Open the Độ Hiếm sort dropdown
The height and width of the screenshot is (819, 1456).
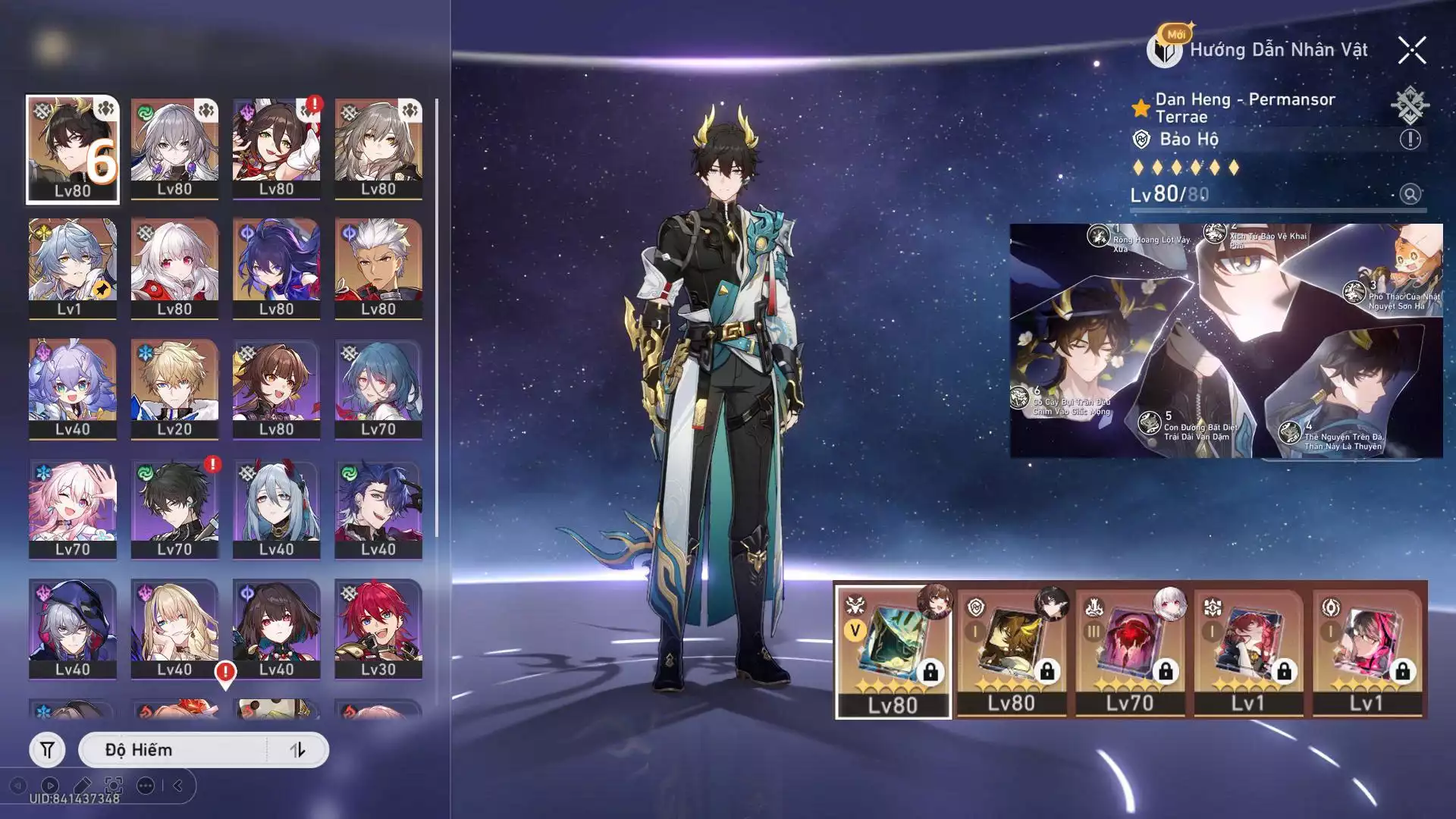[173, 750]
